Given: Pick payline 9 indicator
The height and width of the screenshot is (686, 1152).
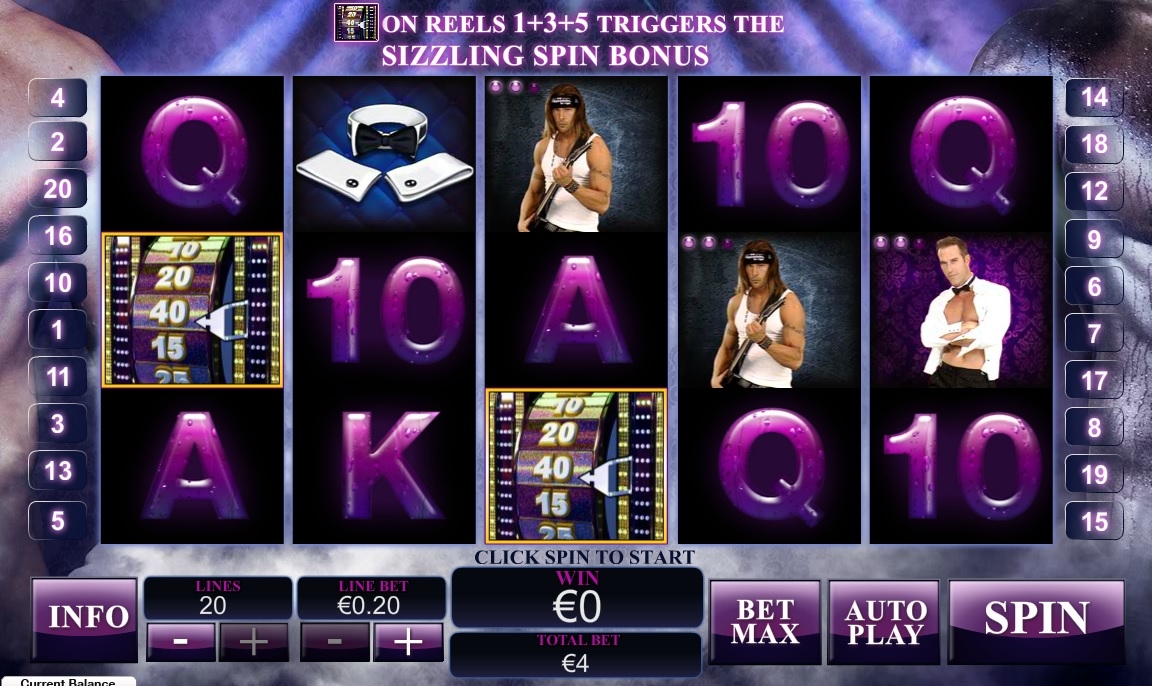Looking at the screenshot, I should click(1094, 239).
